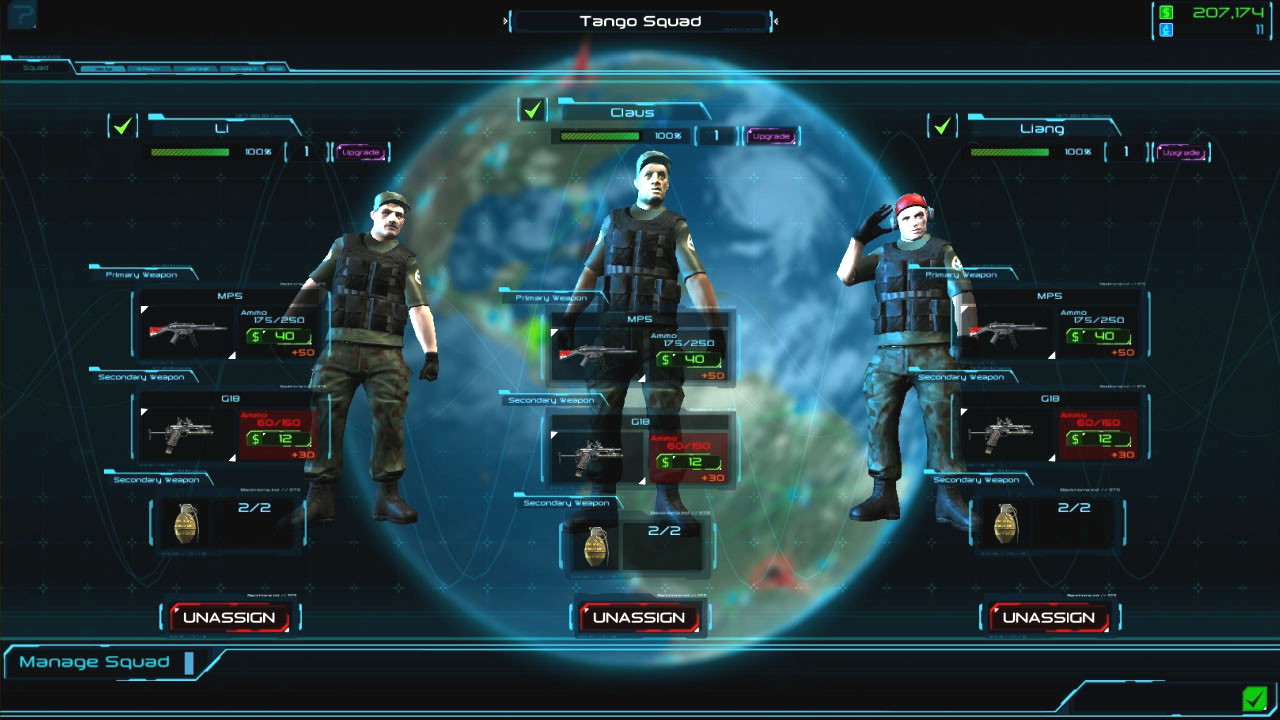The height and width of the screenshot is (720, 1280).
Task: Buy ammo with Claus's $40 MP5 ammo button
Action: coord(686,360)
